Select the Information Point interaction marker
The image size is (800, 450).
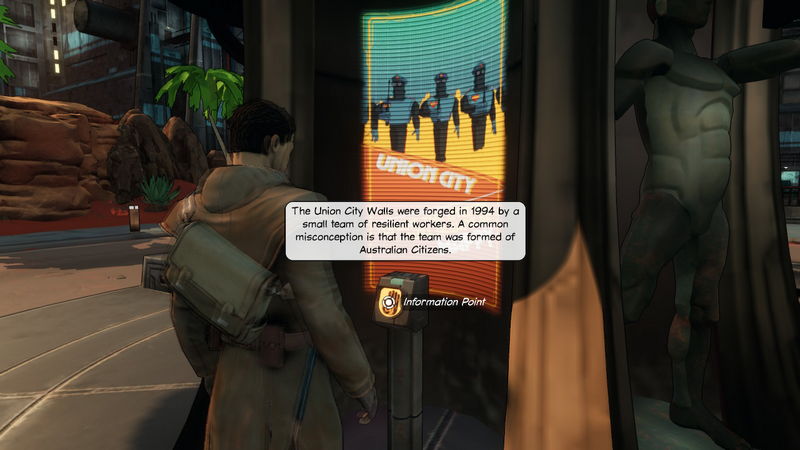click(x=388, y=301)
